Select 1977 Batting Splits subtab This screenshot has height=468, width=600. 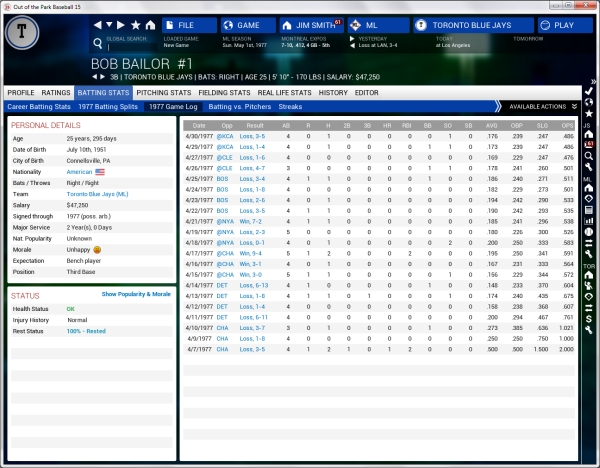click(107, 105)
